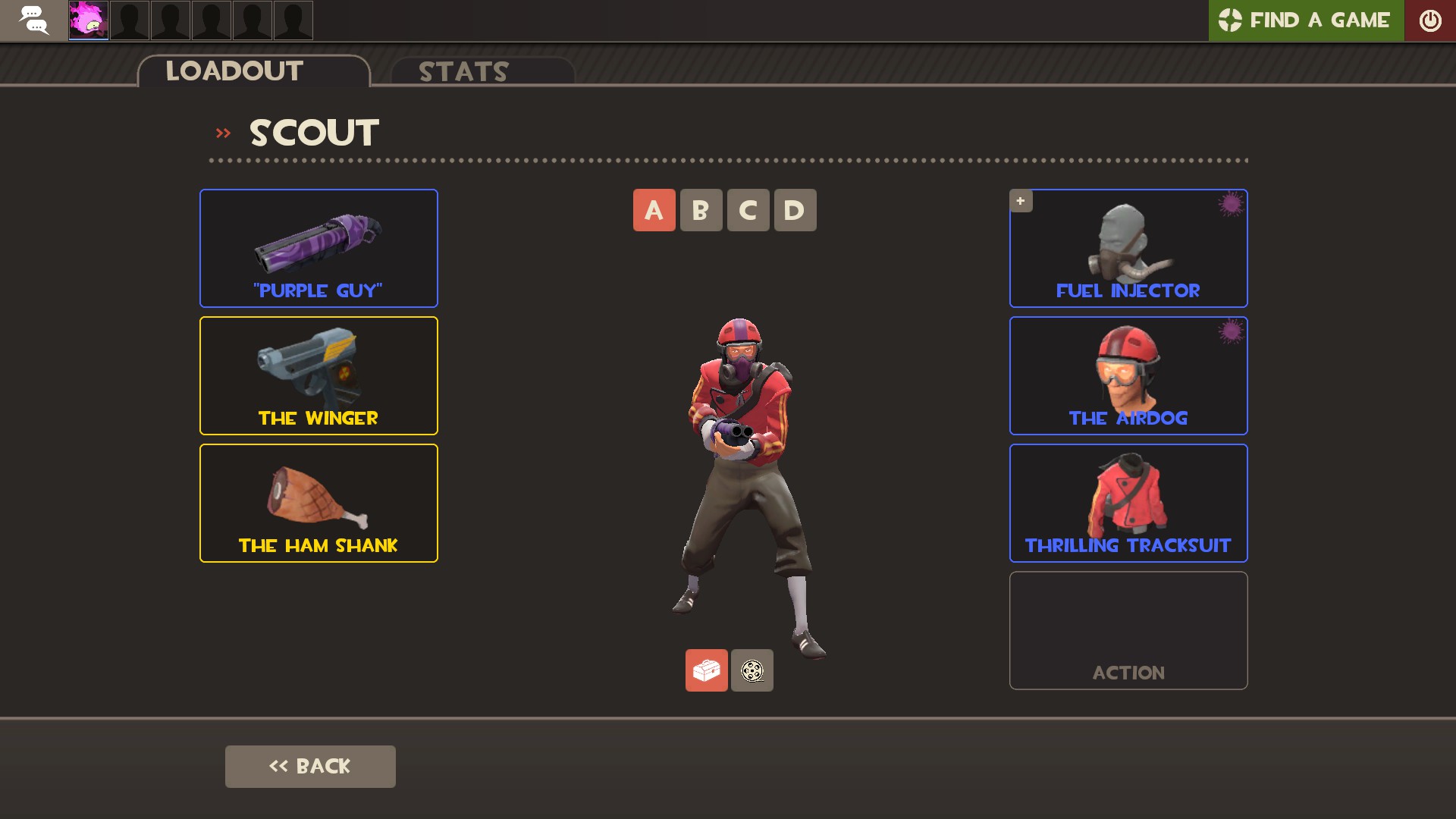The height and width of the screenshot is (819, 1456).
Task: Open the film reel taunt loadout
Action: point(752,670)
